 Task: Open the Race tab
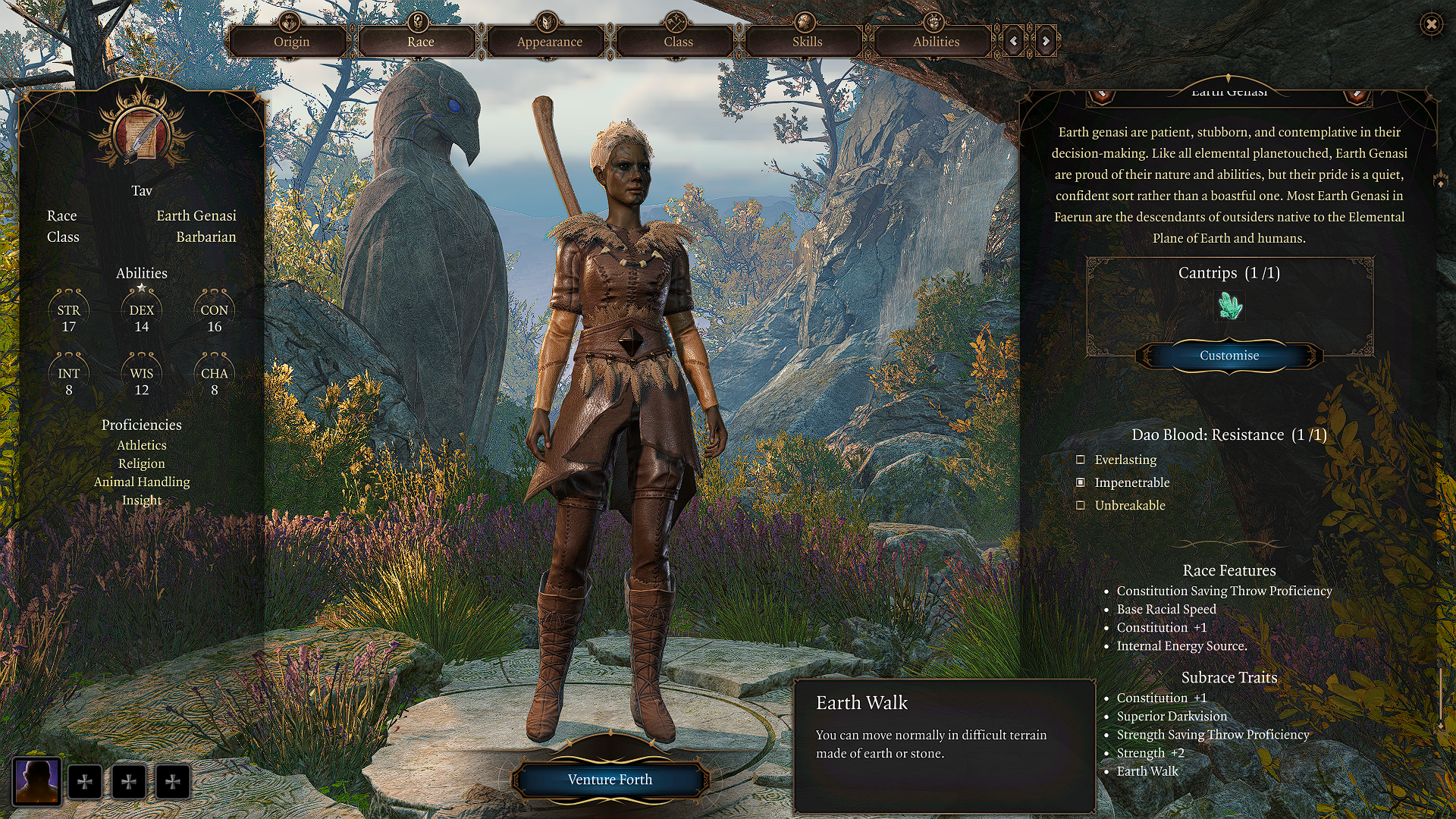(420, 42)
